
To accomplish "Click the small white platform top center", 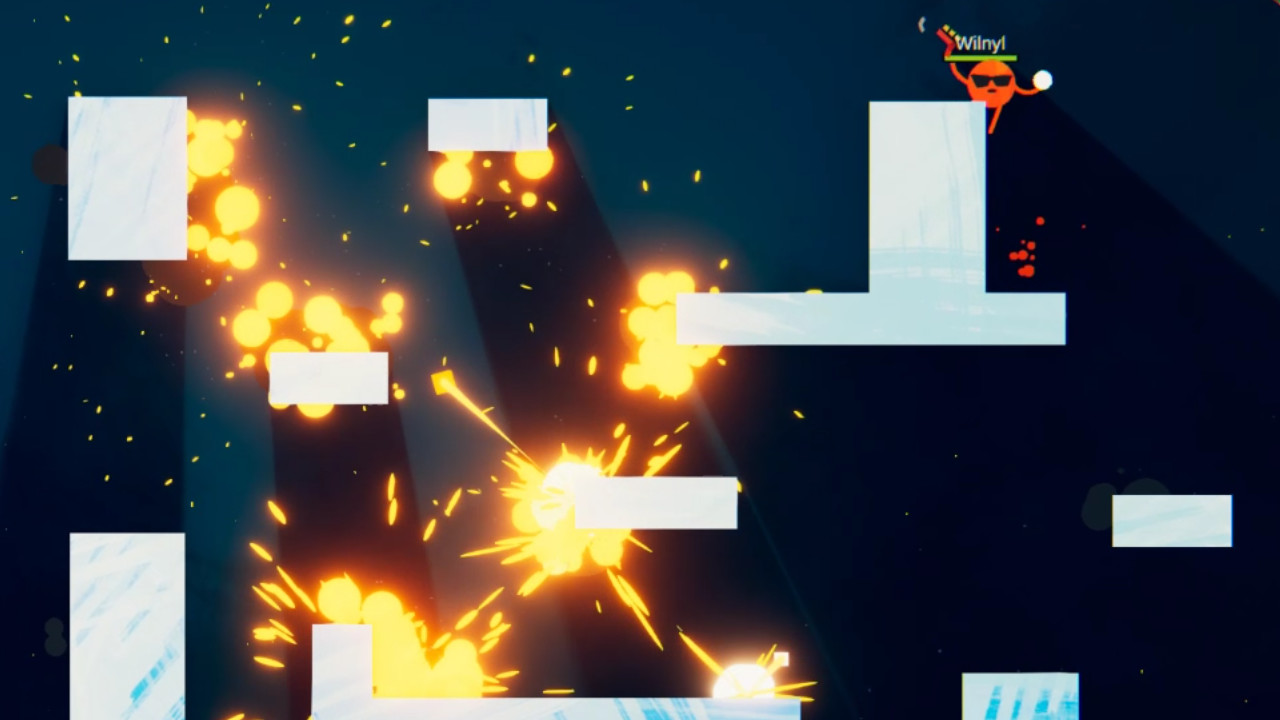I will [x=487, y=125].
